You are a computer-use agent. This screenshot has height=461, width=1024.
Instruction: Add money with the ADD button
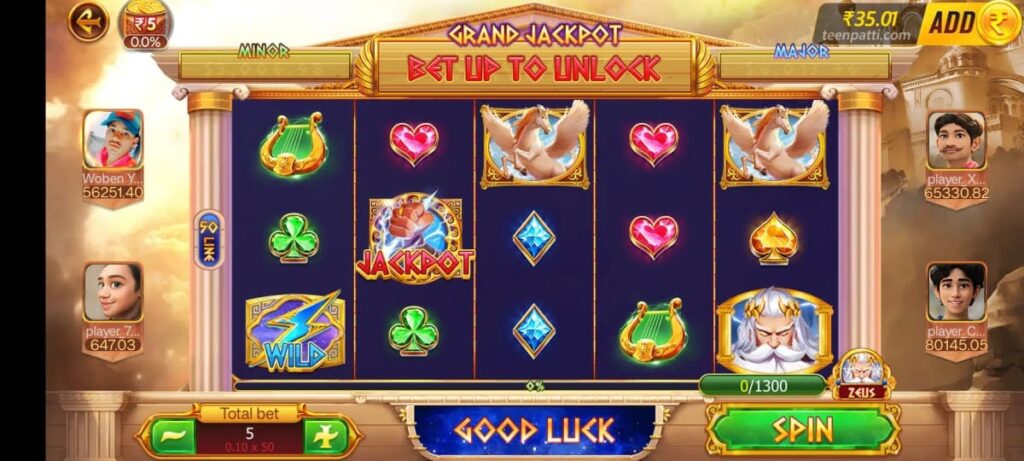pyautogui.click(x=968, y=23)
